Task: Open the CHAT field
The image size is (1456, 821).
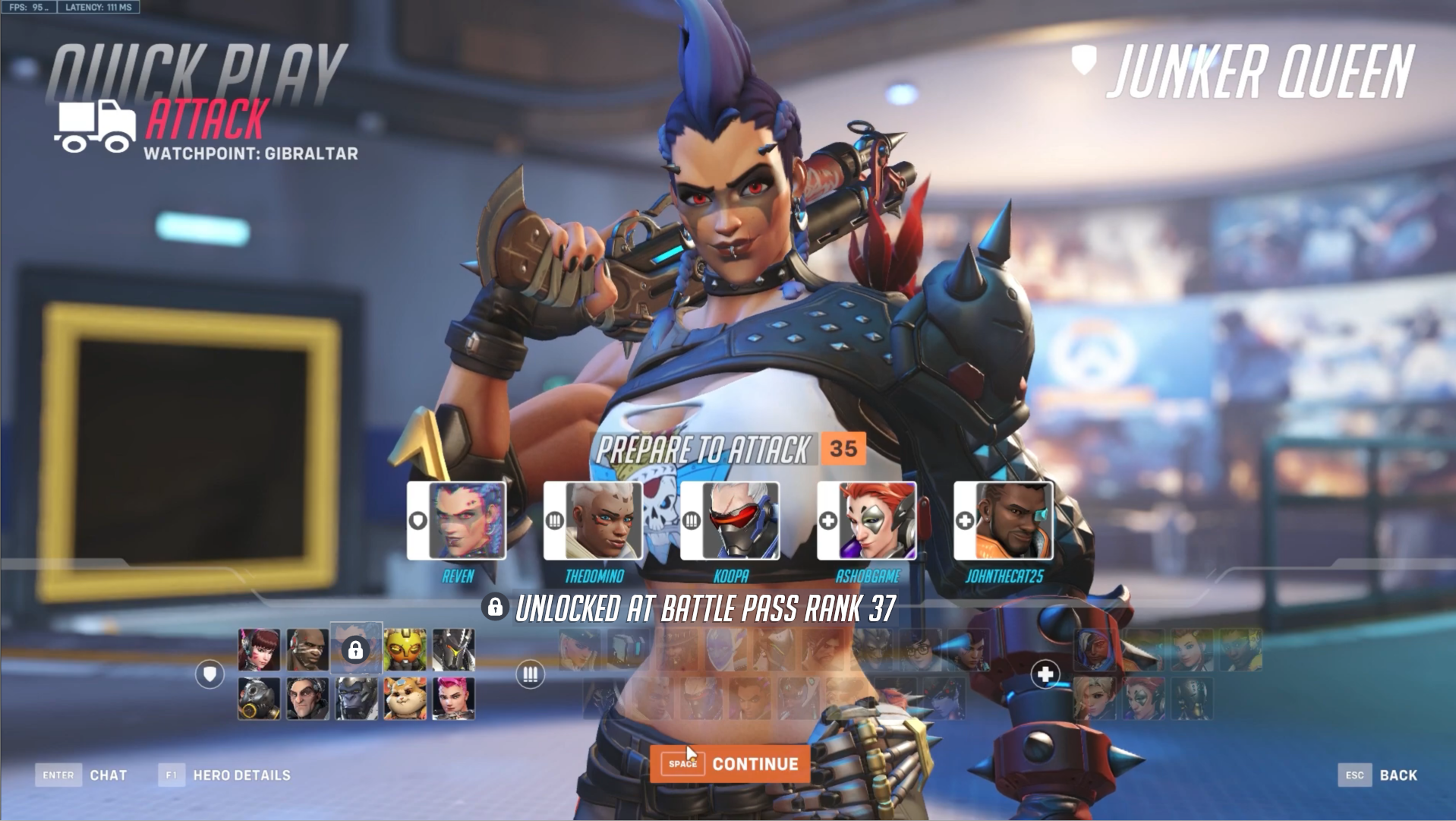Action: [x=110, y=775]
